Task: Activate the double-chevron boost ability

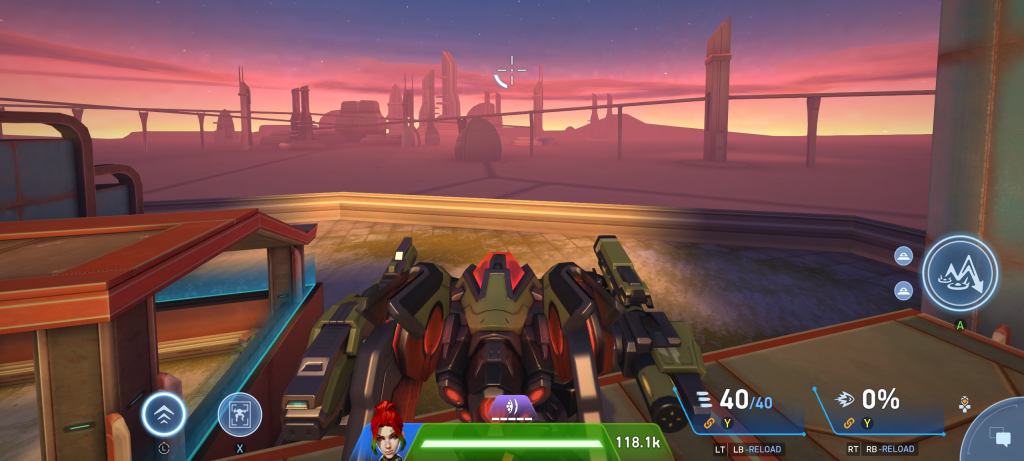Action: 163,412
